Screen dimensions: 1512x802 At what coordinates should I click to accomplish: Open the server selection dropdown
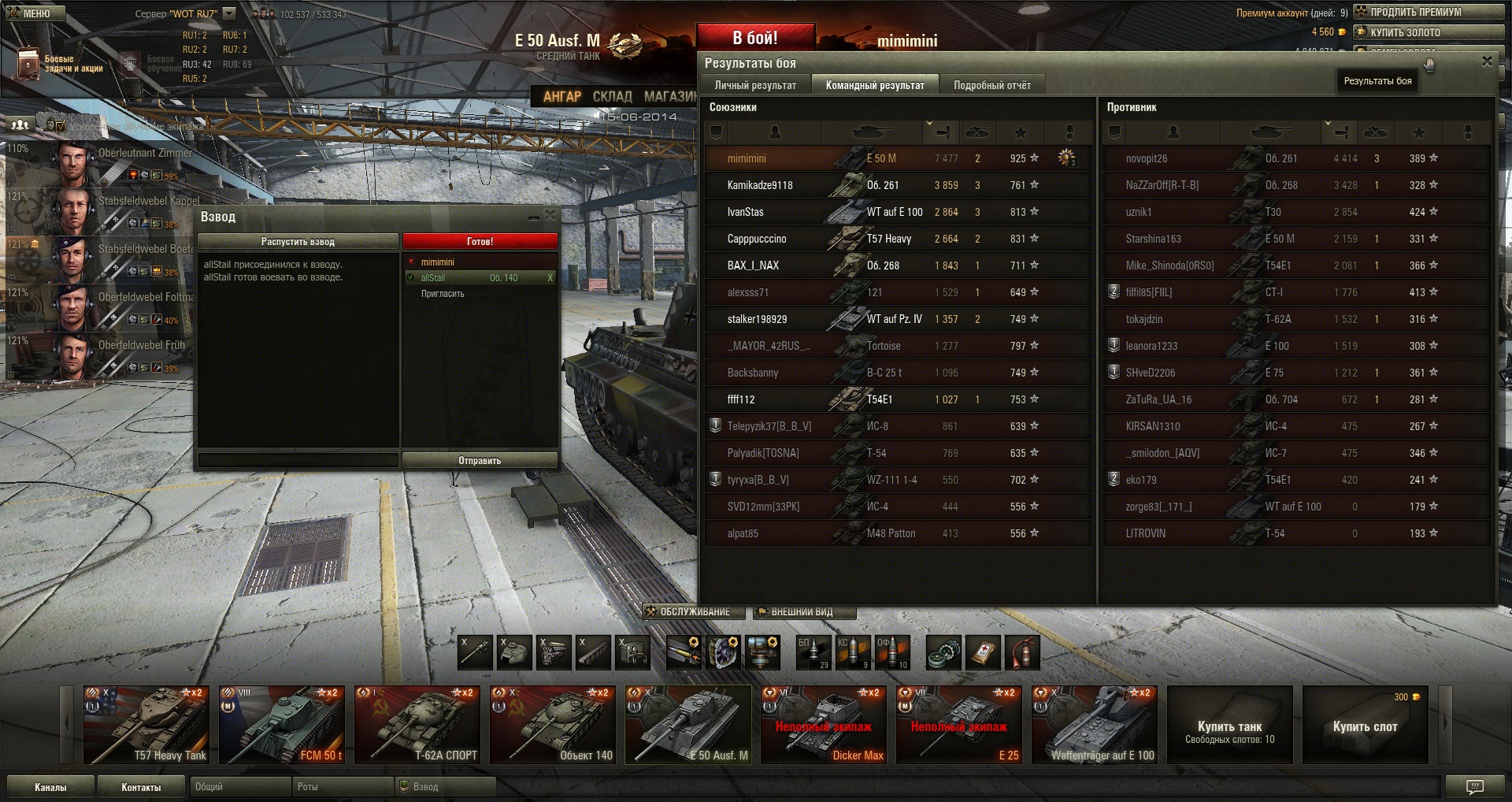tap(229, 13)
